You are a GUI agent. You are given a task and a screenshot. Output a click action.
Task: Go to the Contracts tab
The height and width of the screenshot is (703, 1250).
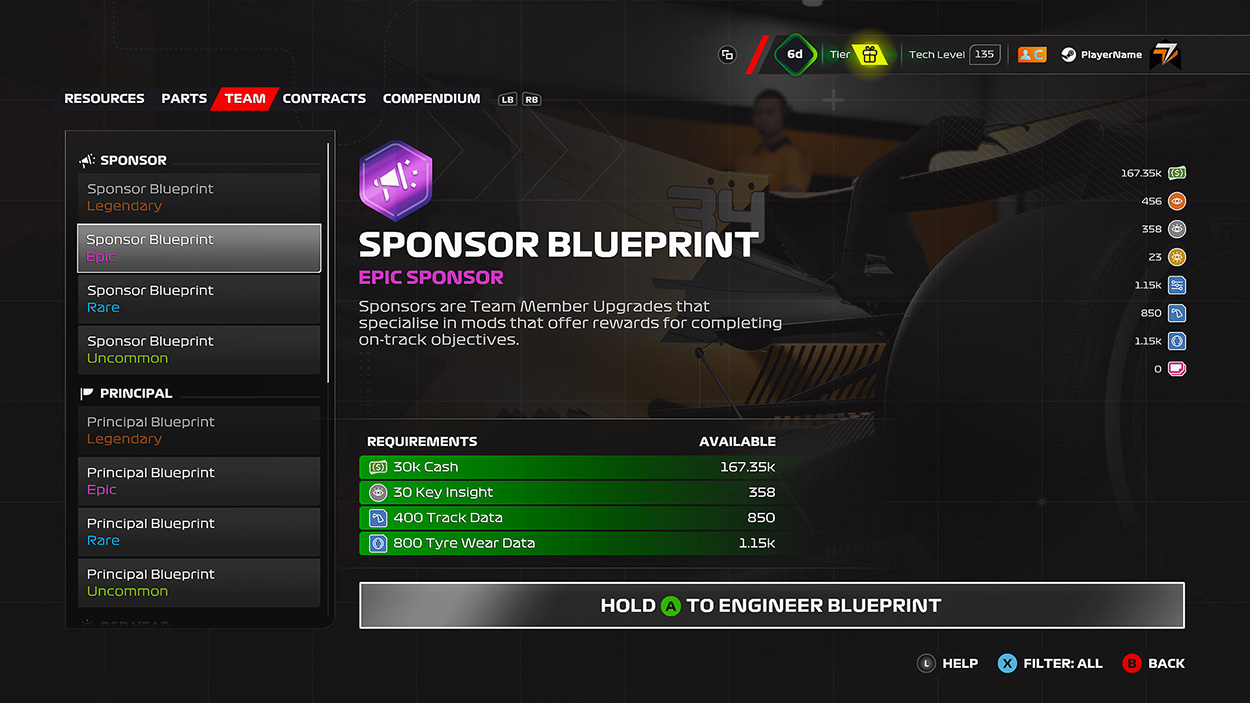point(324,99)
